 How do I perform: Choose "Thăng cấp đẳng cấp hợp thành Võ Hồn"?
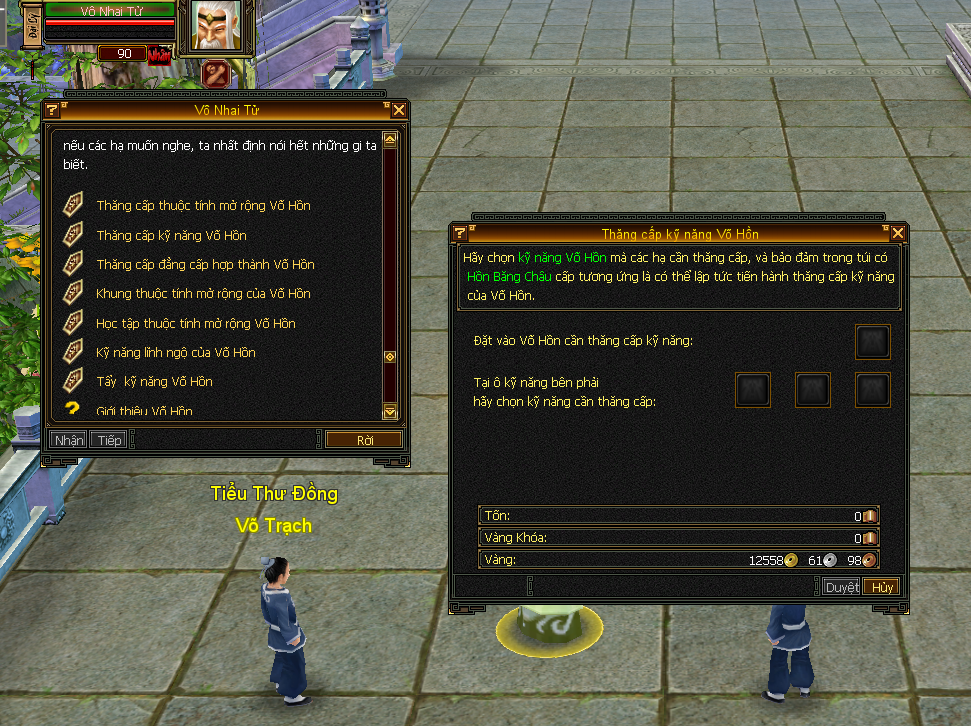(x=205, y=265)
